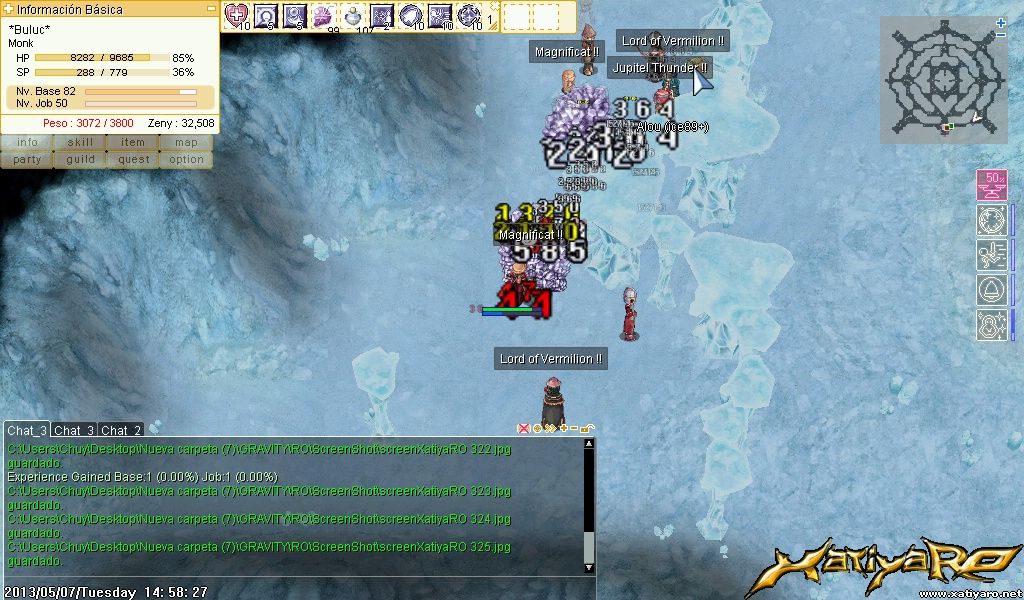
Task: Click the bell buff status icon
Action: click(992, 290)
